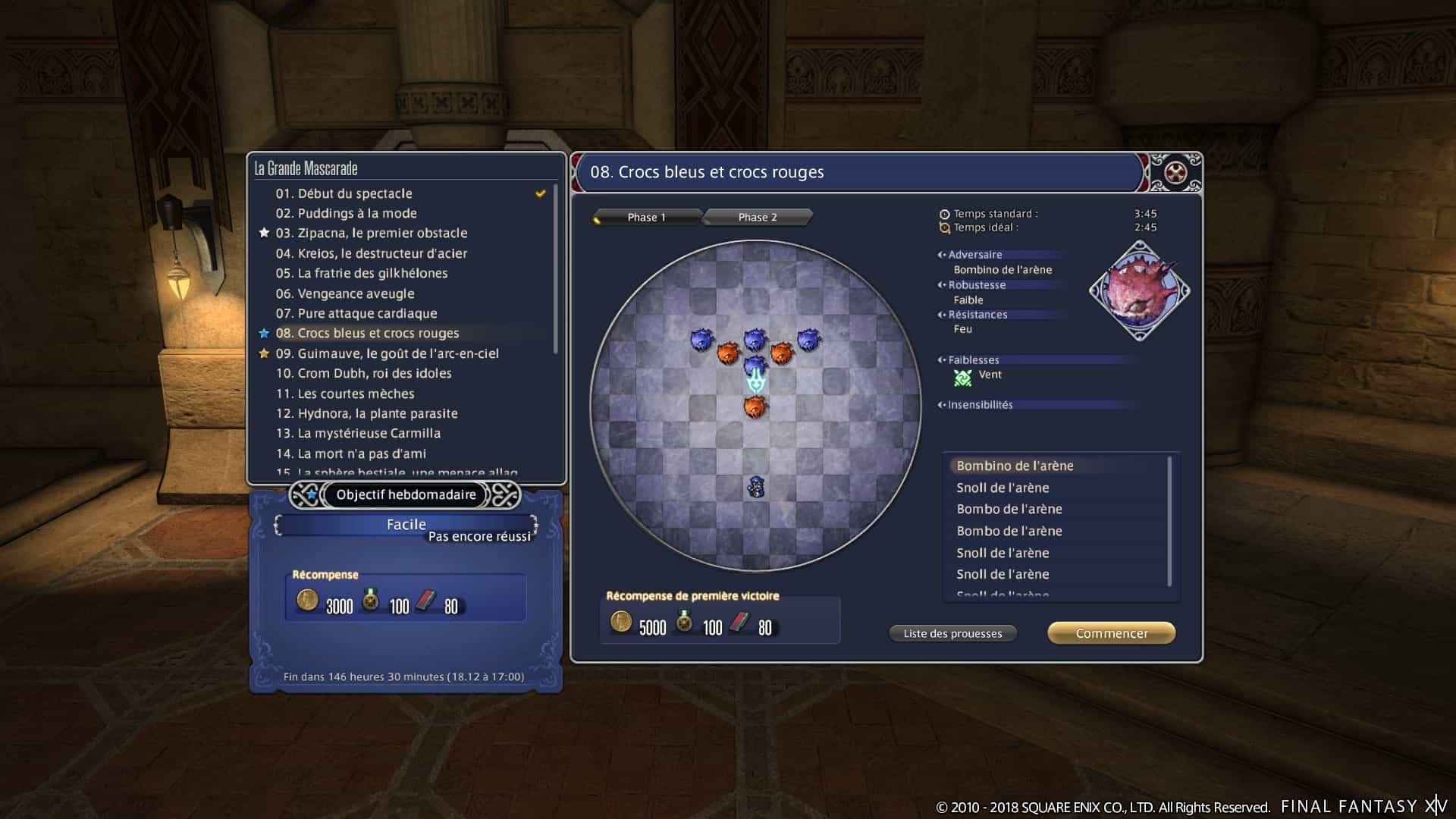Select stage 02. Puddings à la mode
Screen dimensions: 1456x819
[346, 213]
